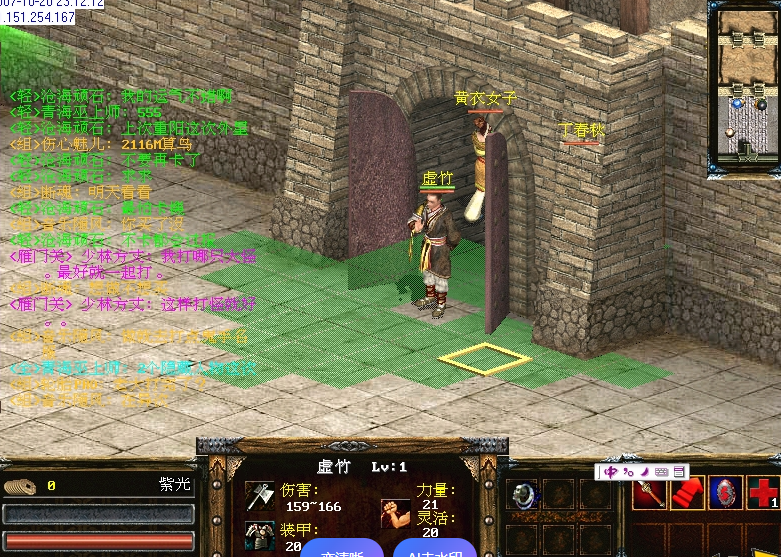Click the gold coin stack icon
The width and height of the screenshot is (781, 557).
[x=18, y=487]
